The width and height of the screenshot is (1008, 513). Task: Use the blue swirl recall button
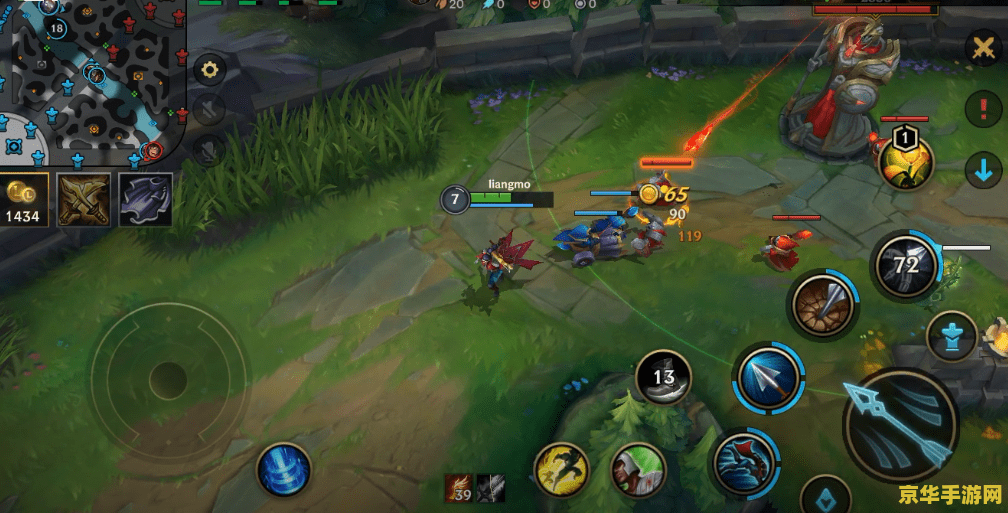tap(284, 469)
